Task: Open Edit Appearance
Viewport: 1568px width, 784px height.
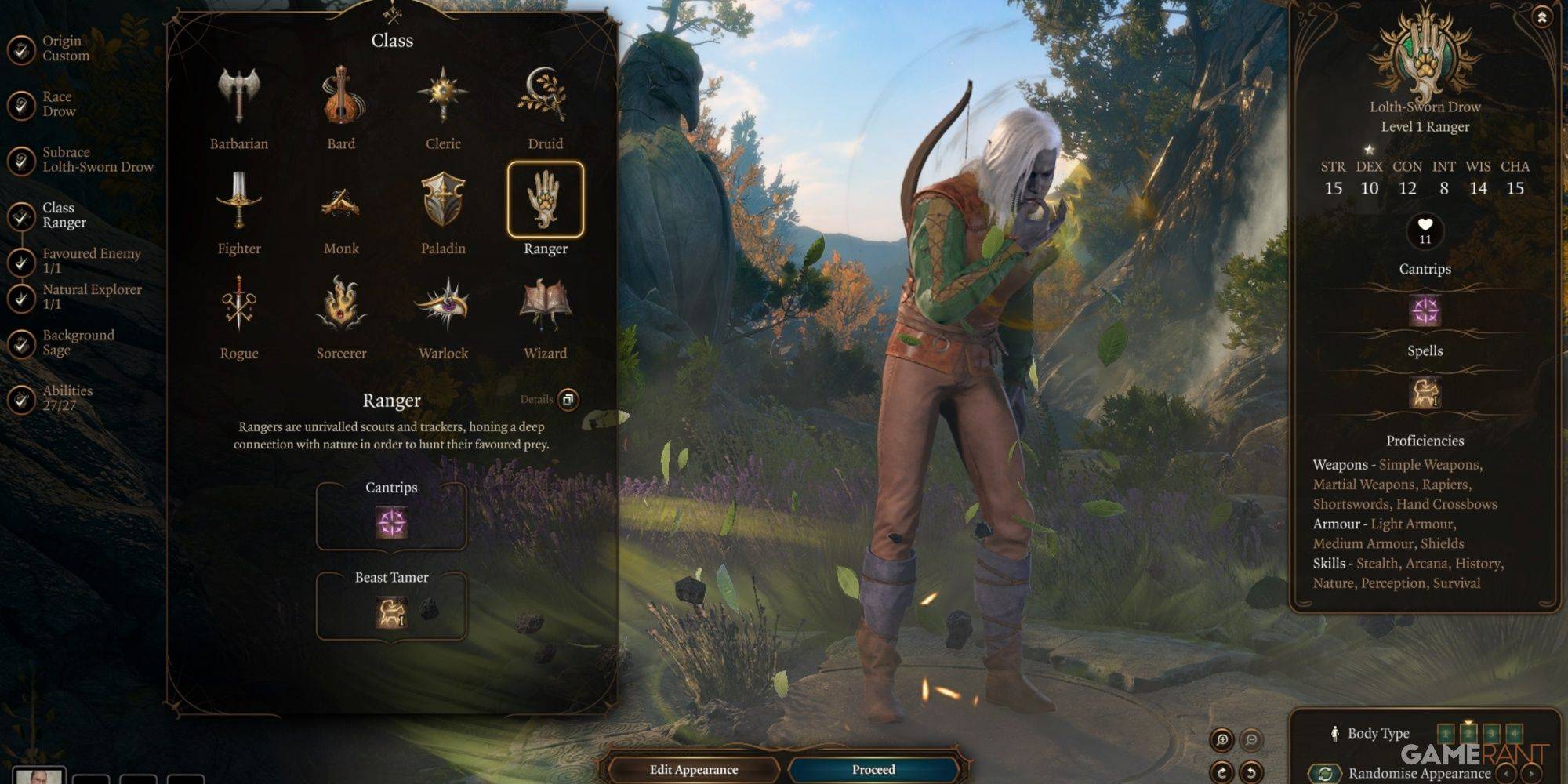Action: (x=694, y=769)
